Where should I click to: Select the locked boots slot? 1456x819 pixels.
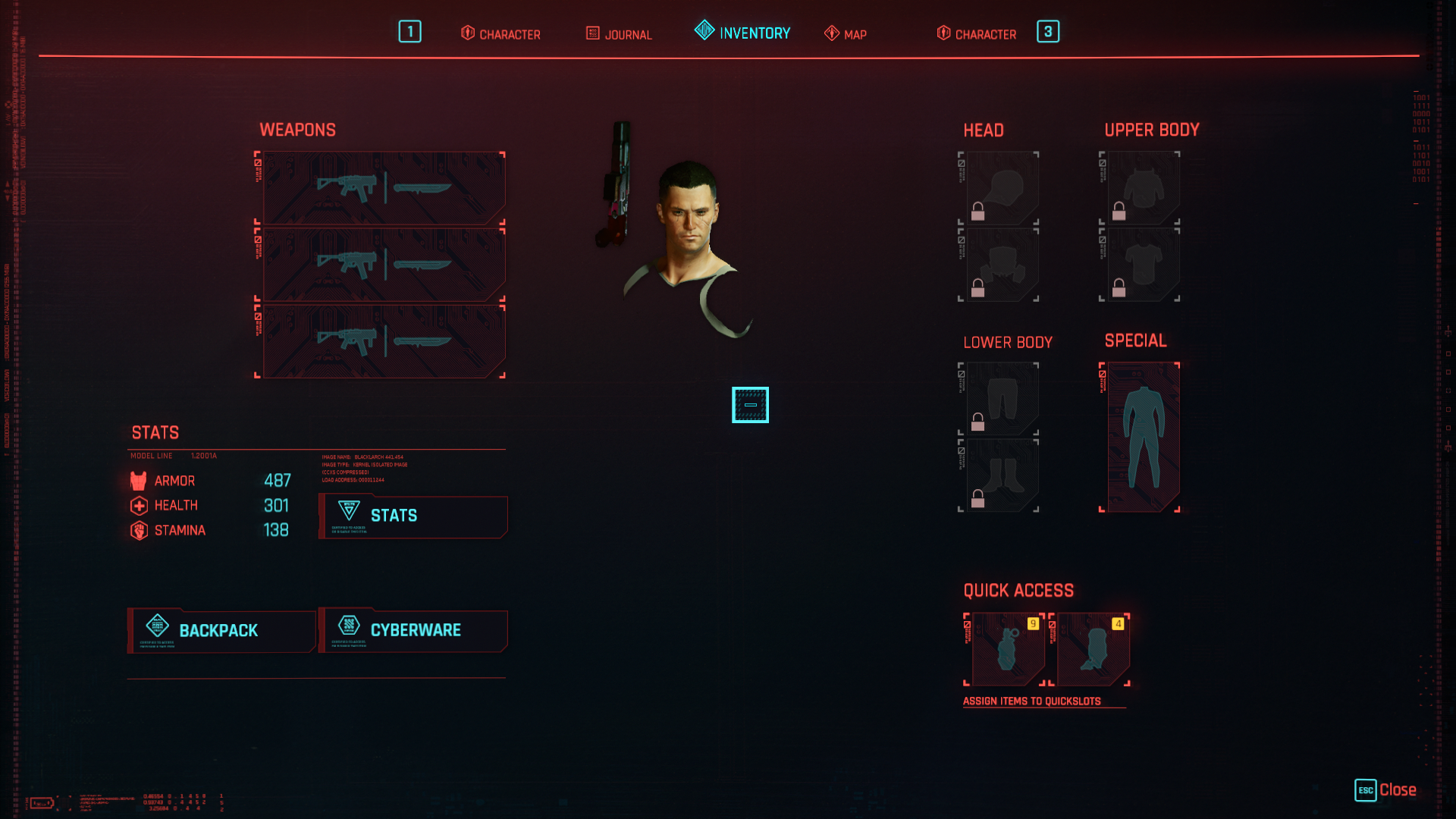[1001, 475]
